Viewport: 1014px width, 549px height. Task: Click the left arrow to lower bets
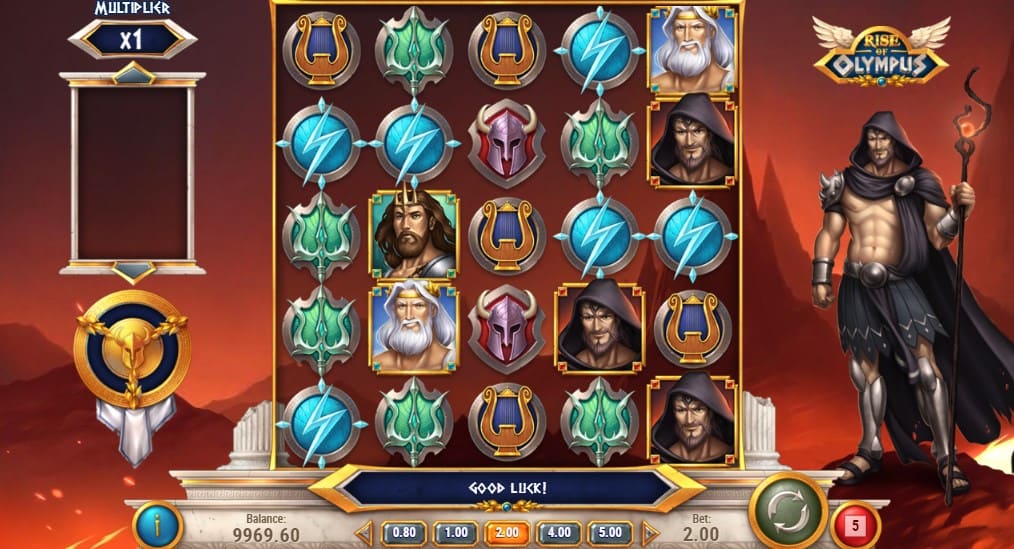point(365,531)
